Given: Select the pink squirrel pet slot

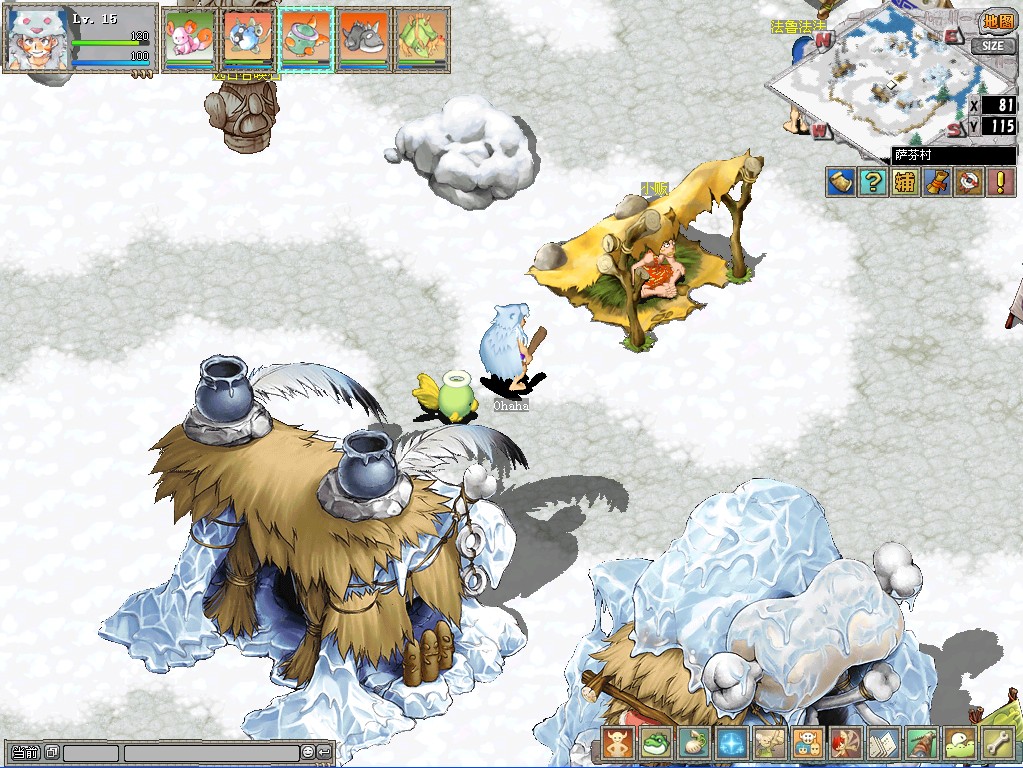Looking at the screenshot, I should [x=188, y=39].
